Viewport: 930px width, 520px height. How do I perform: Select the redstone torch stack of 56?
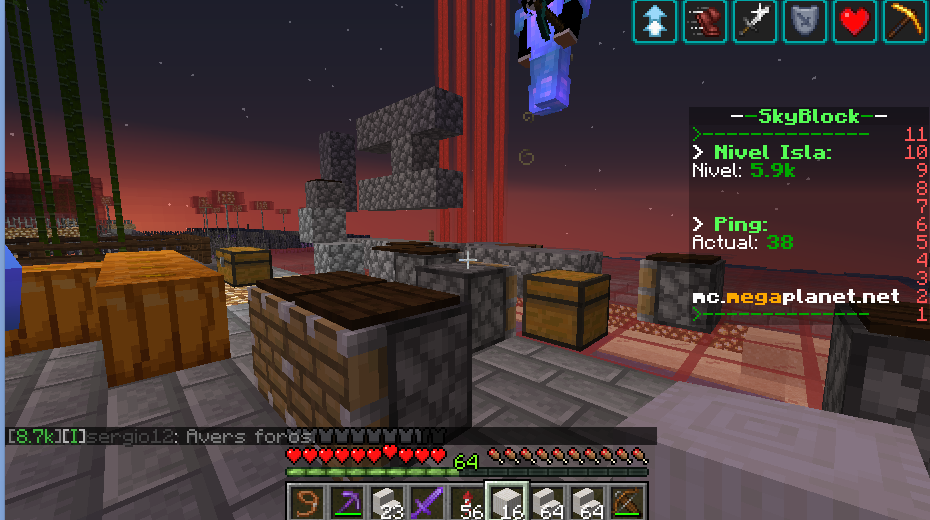(467, 501)
